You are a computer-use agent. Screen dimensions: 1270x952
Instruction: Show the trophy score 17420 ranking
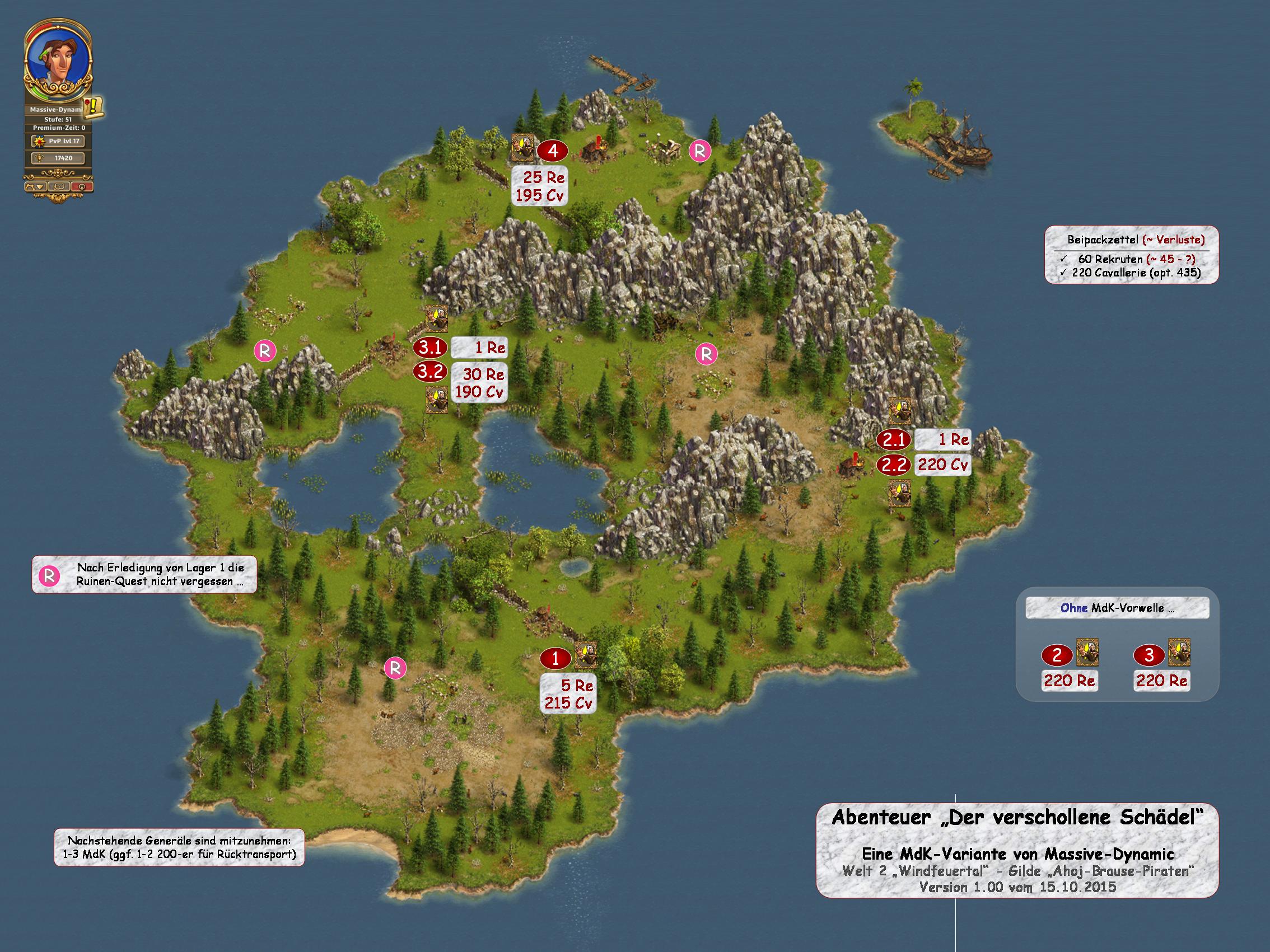pyautogui.click(x=58, y=158)
